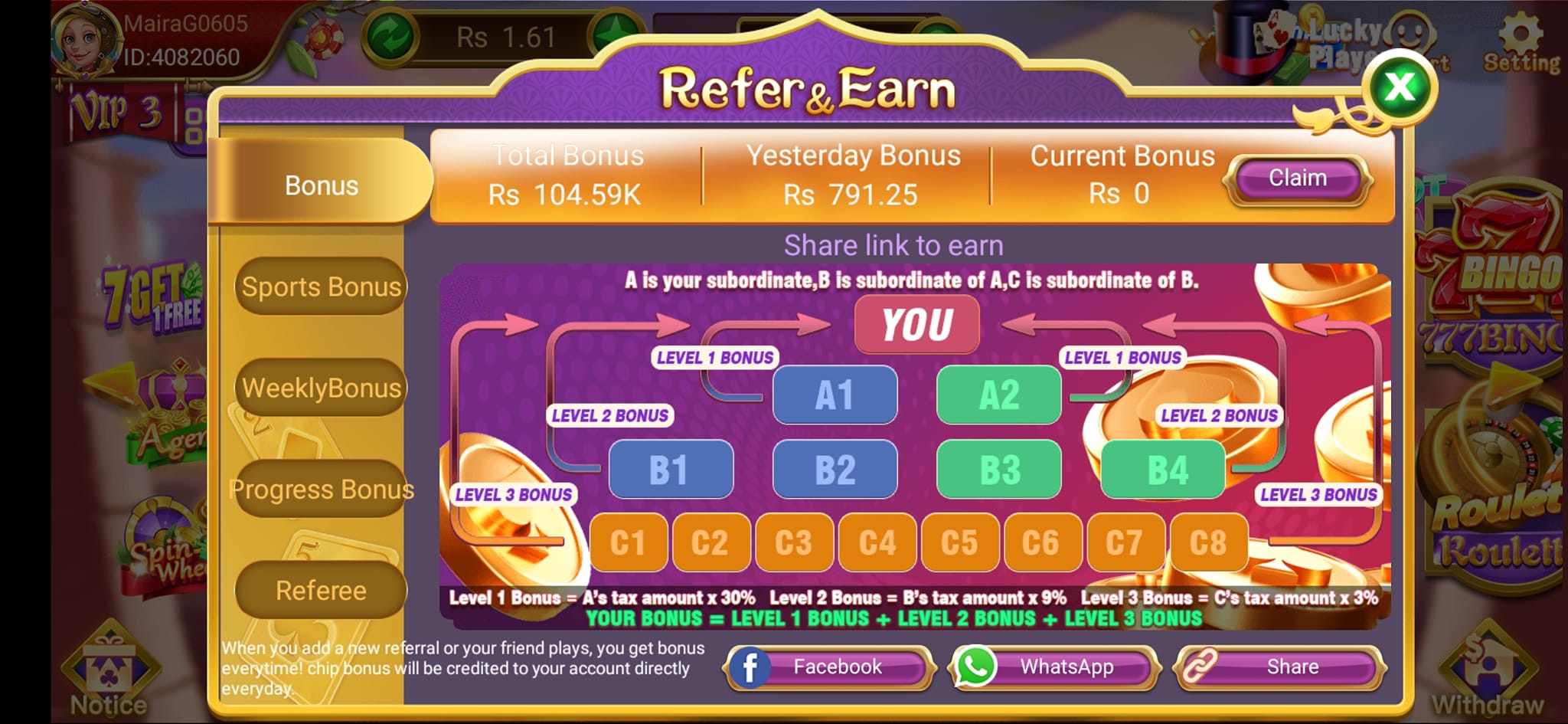1568x724 pixels.
Task: Select the C8 subordinate box
Action: click(x=1208, y=542)
